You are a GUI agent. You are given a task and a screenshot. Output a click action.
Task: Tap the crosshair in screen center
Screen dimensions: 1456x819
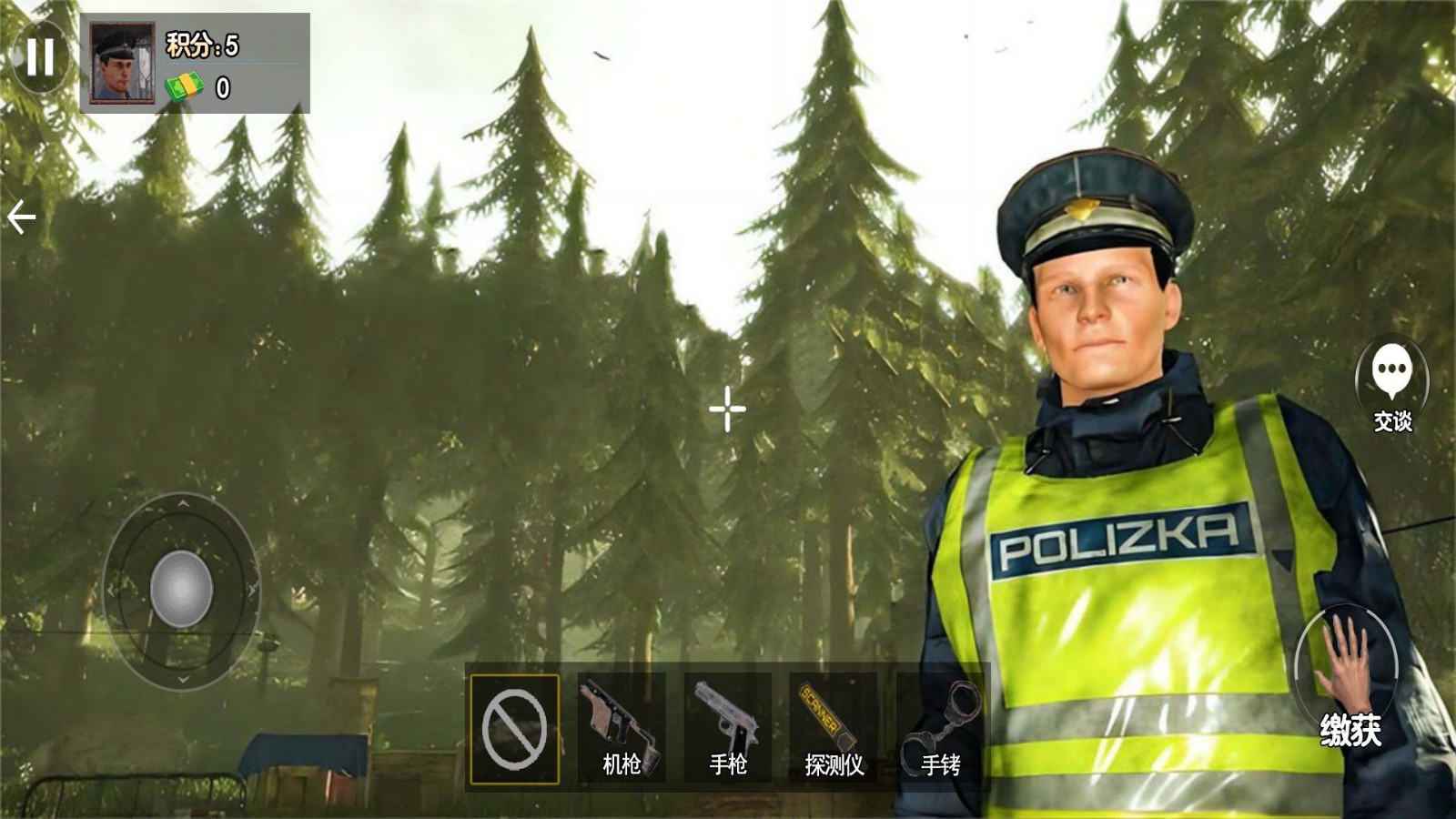pos(726,410)
